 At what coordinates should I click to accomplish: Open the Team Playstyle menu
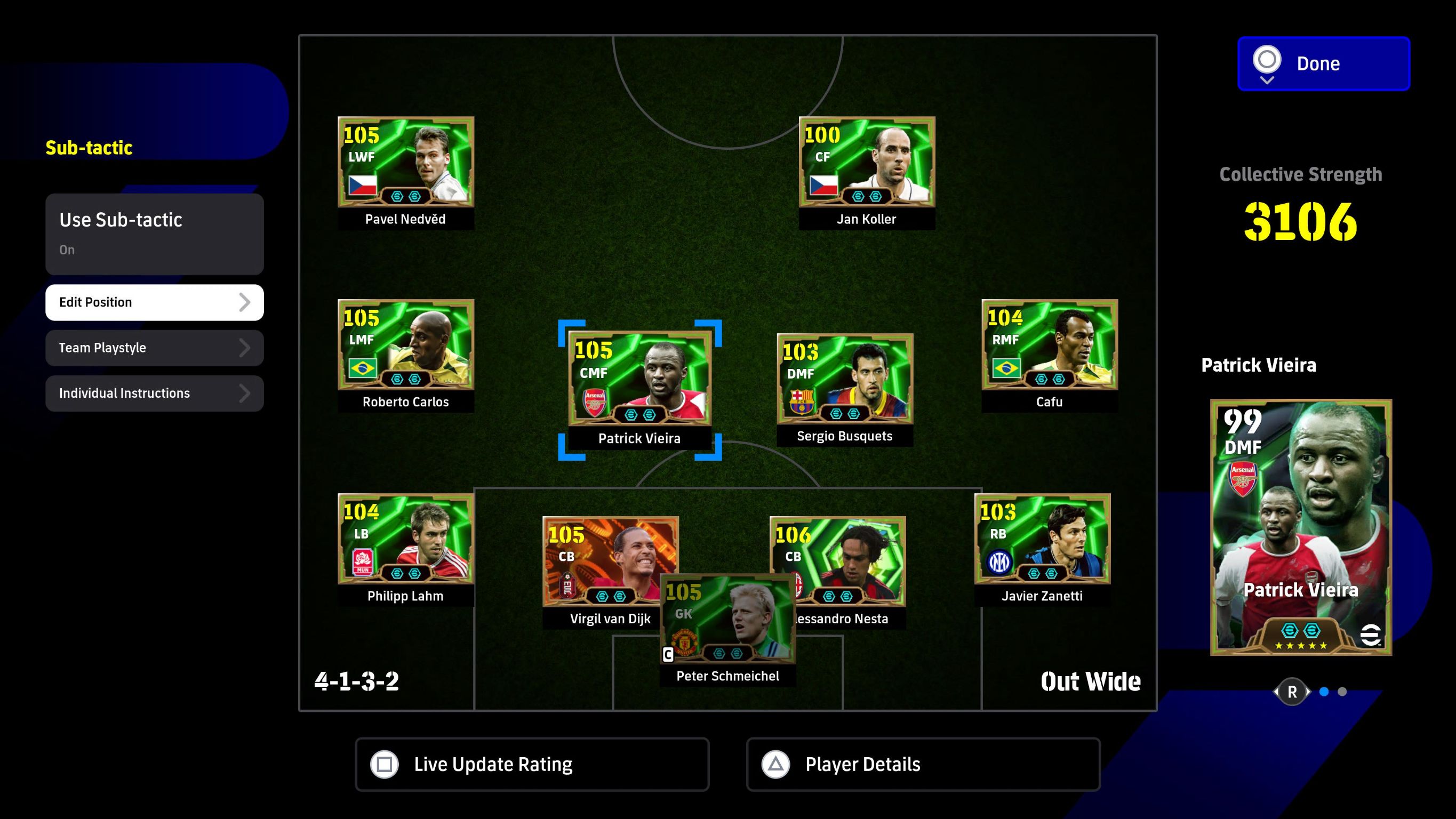[154, 348]
